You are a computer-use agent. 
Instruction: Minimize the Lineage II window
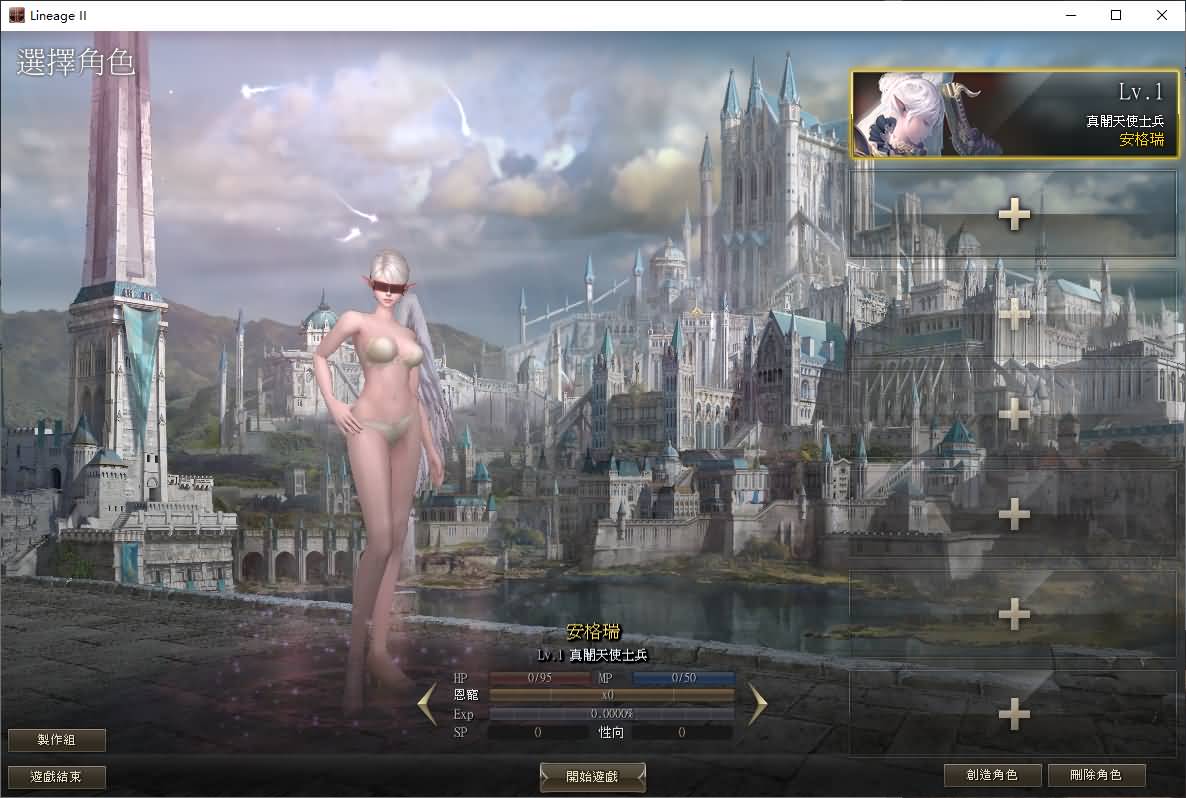coord(1071,15)
